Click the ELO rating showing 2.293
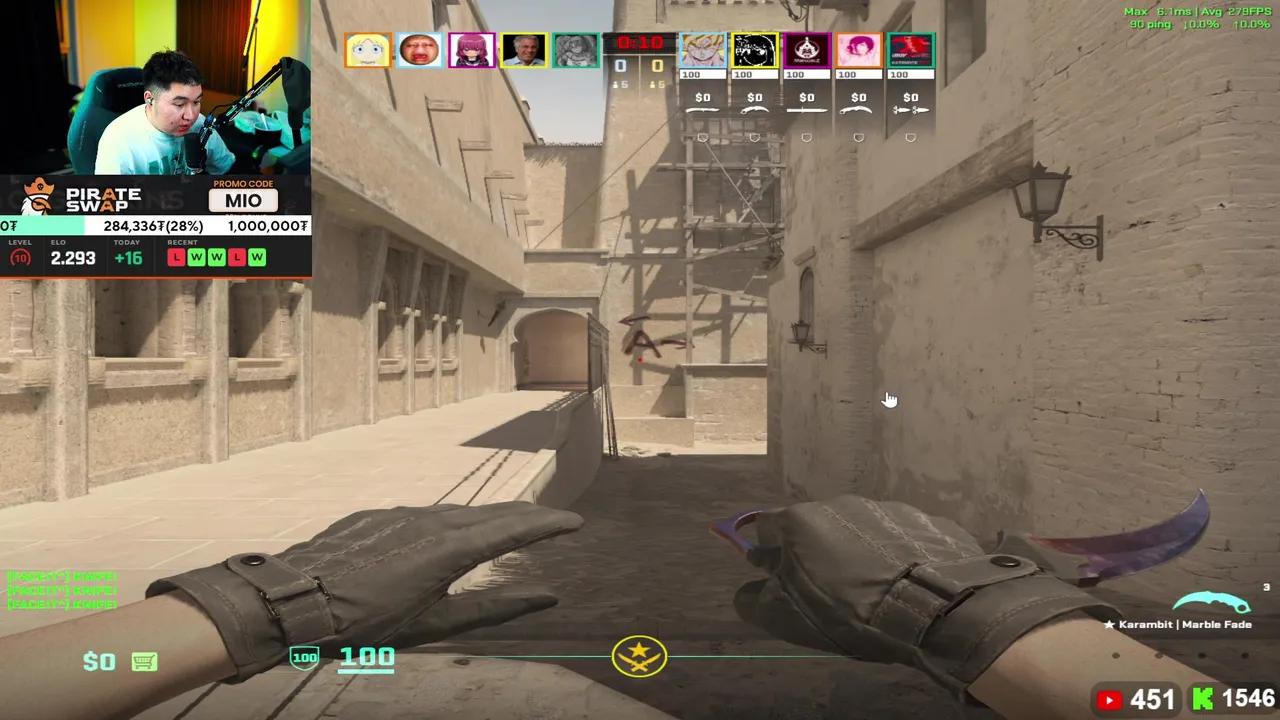The image size is (1280, 720). 72,258
